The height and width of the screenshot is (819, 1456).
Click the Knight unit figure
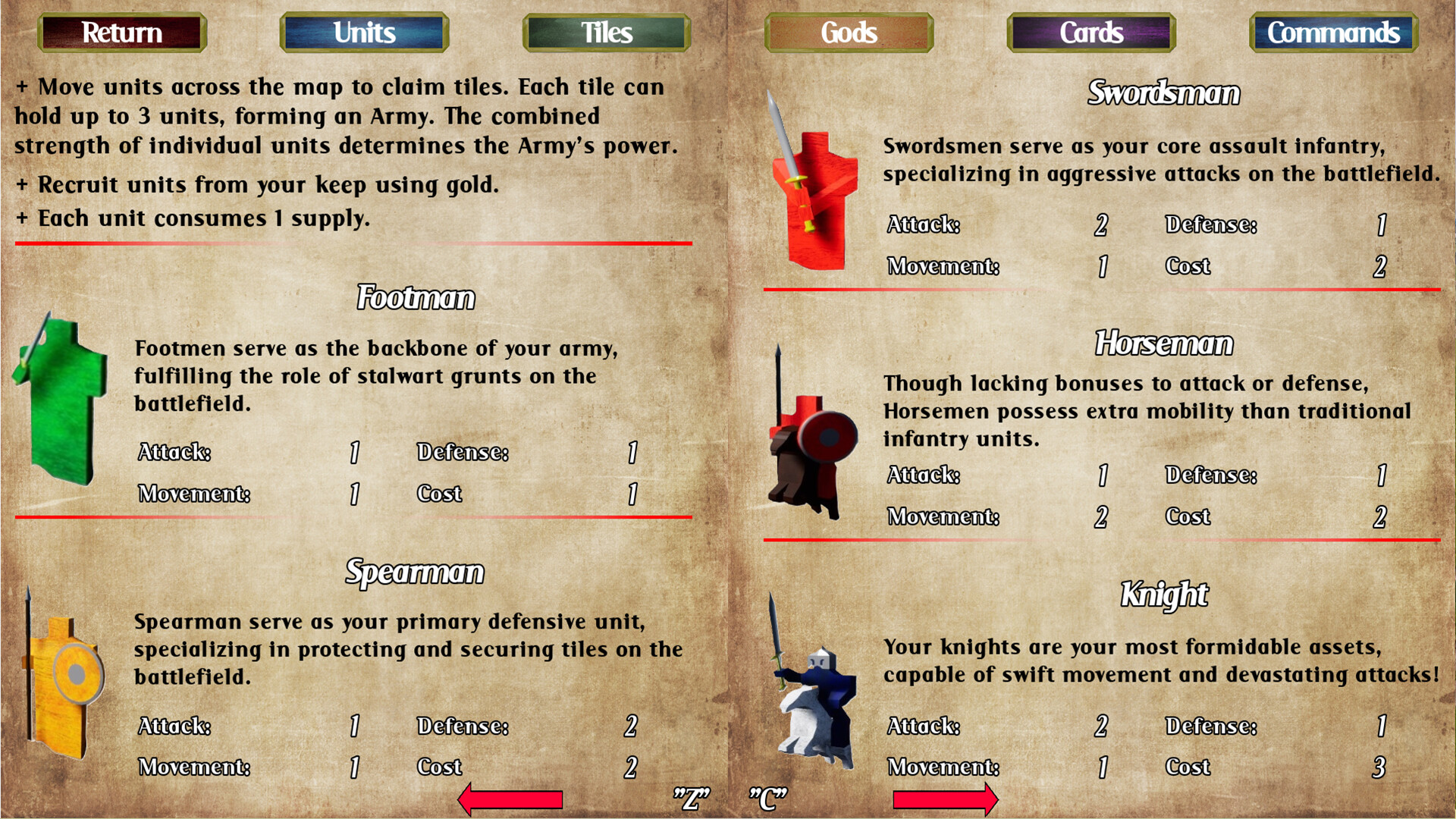click(815, 698)
